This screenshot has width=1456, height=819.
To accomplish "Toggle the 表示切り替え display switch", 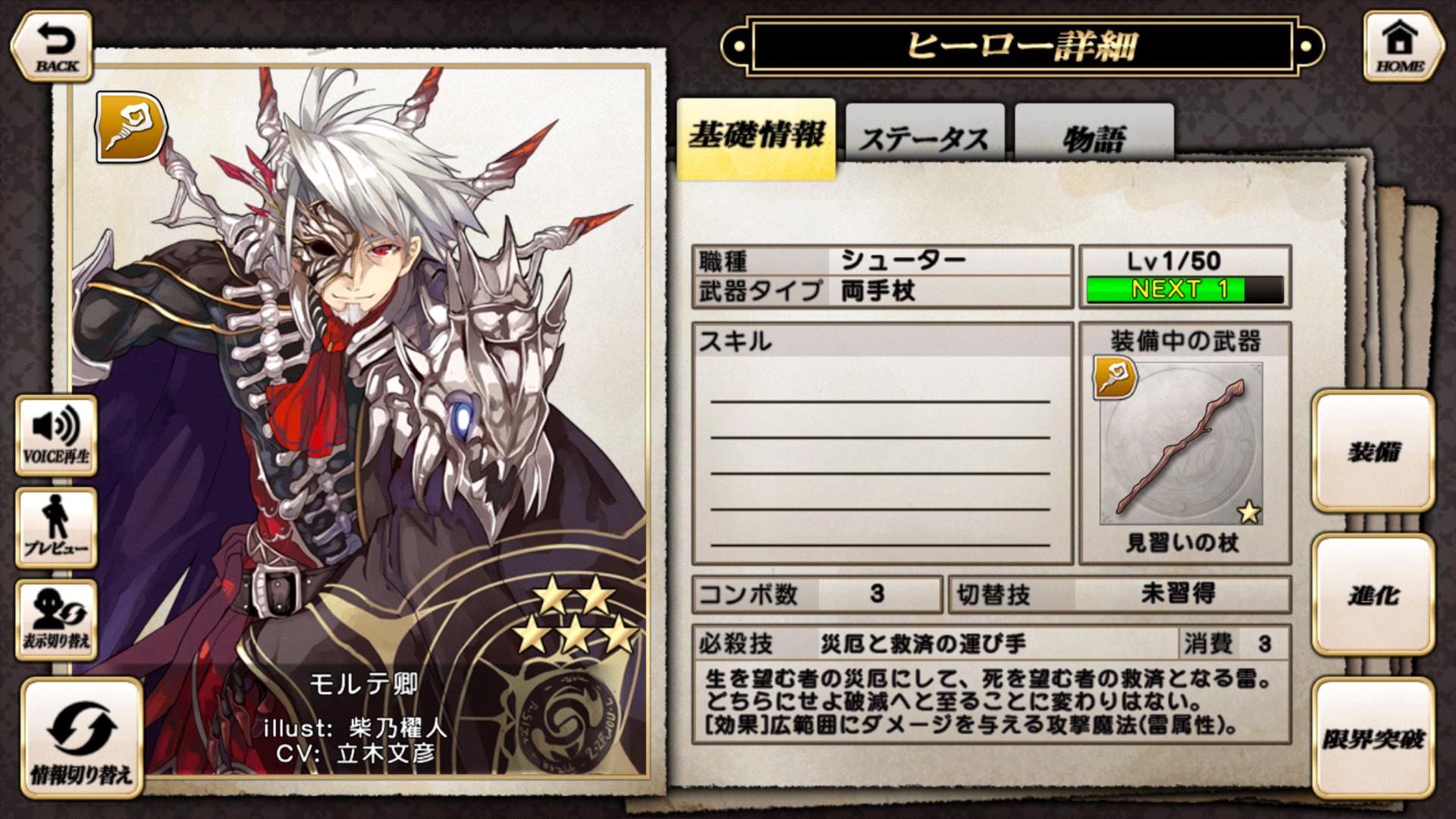I will (56, 620).
